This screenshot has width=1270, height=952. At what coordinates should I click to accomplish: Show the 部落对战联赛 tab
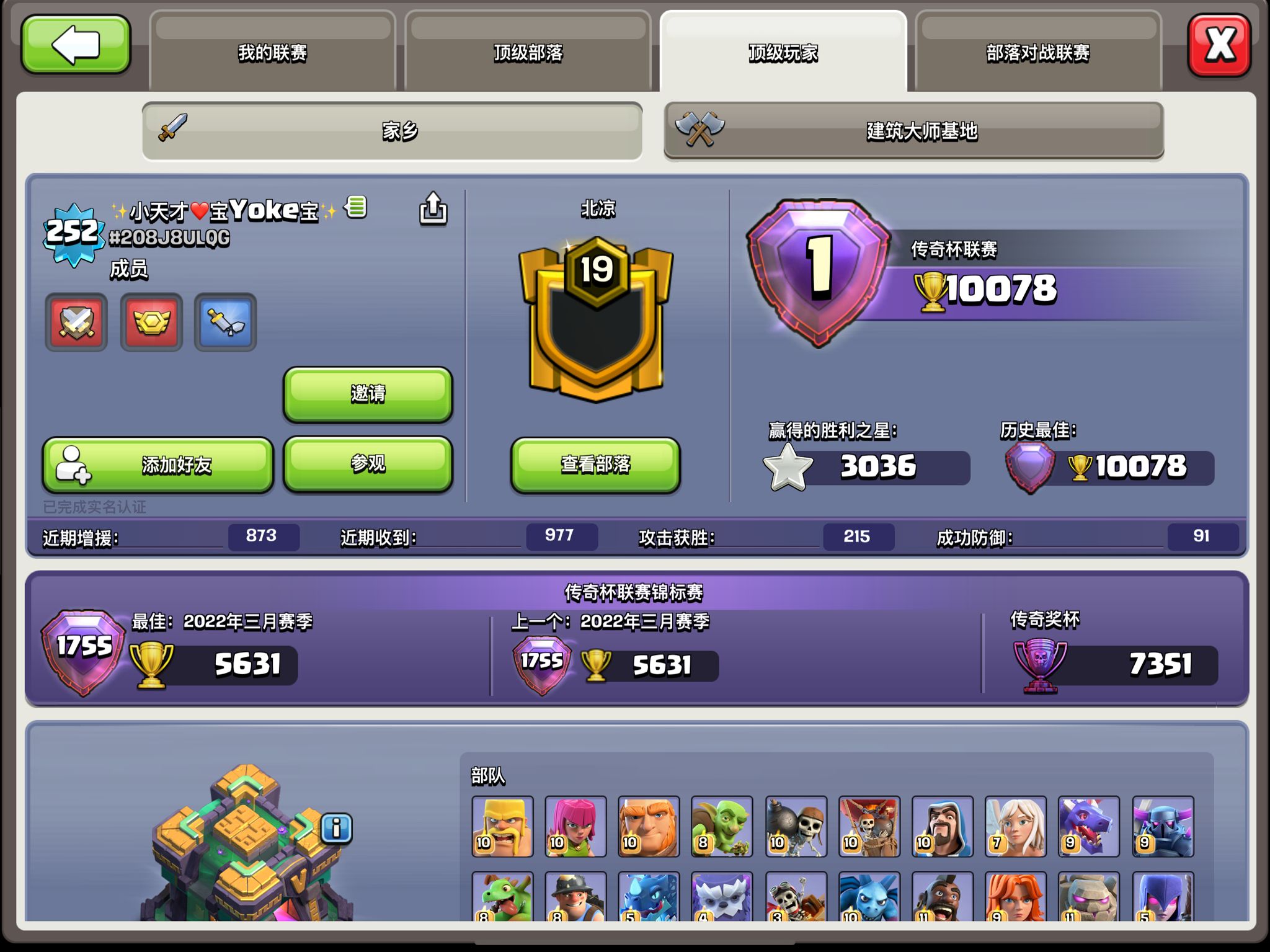click(x=1037, y=52)
